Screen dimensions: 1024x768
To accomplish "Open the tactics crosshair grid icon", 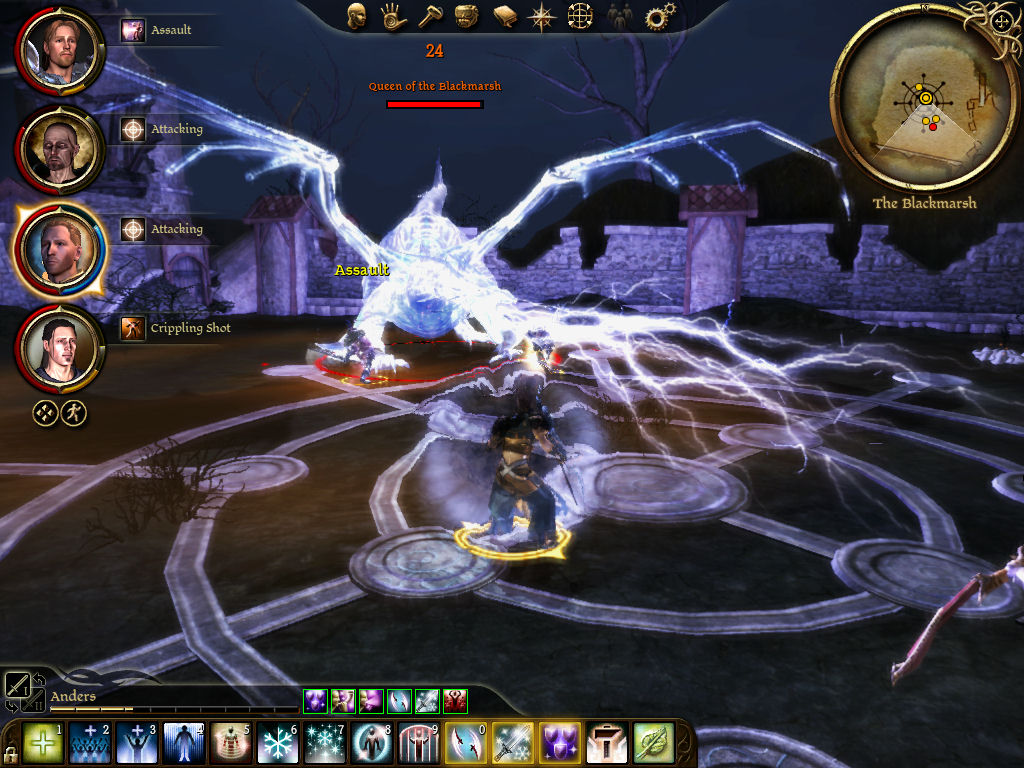I will point(580,17).
